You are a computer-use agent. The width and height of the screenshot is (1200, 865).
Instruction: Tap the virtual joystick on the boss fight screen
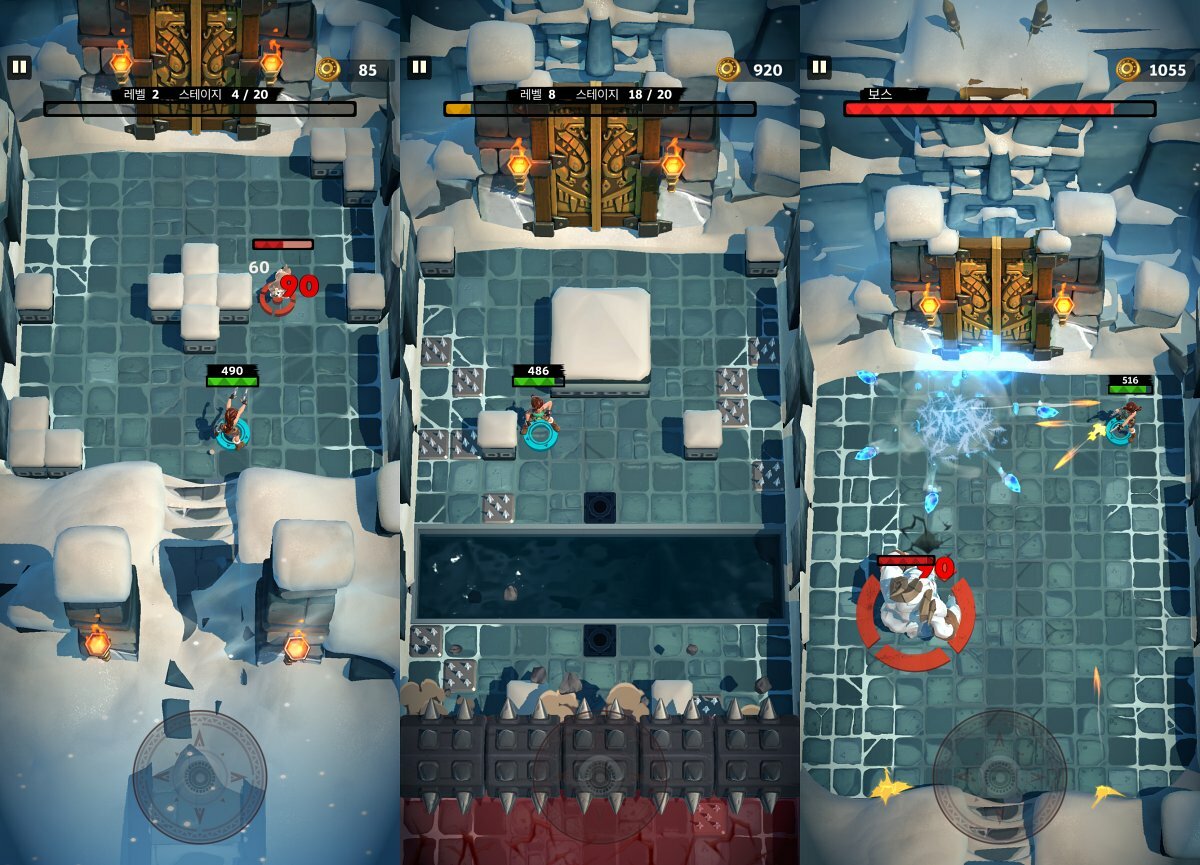pos(999,777)
